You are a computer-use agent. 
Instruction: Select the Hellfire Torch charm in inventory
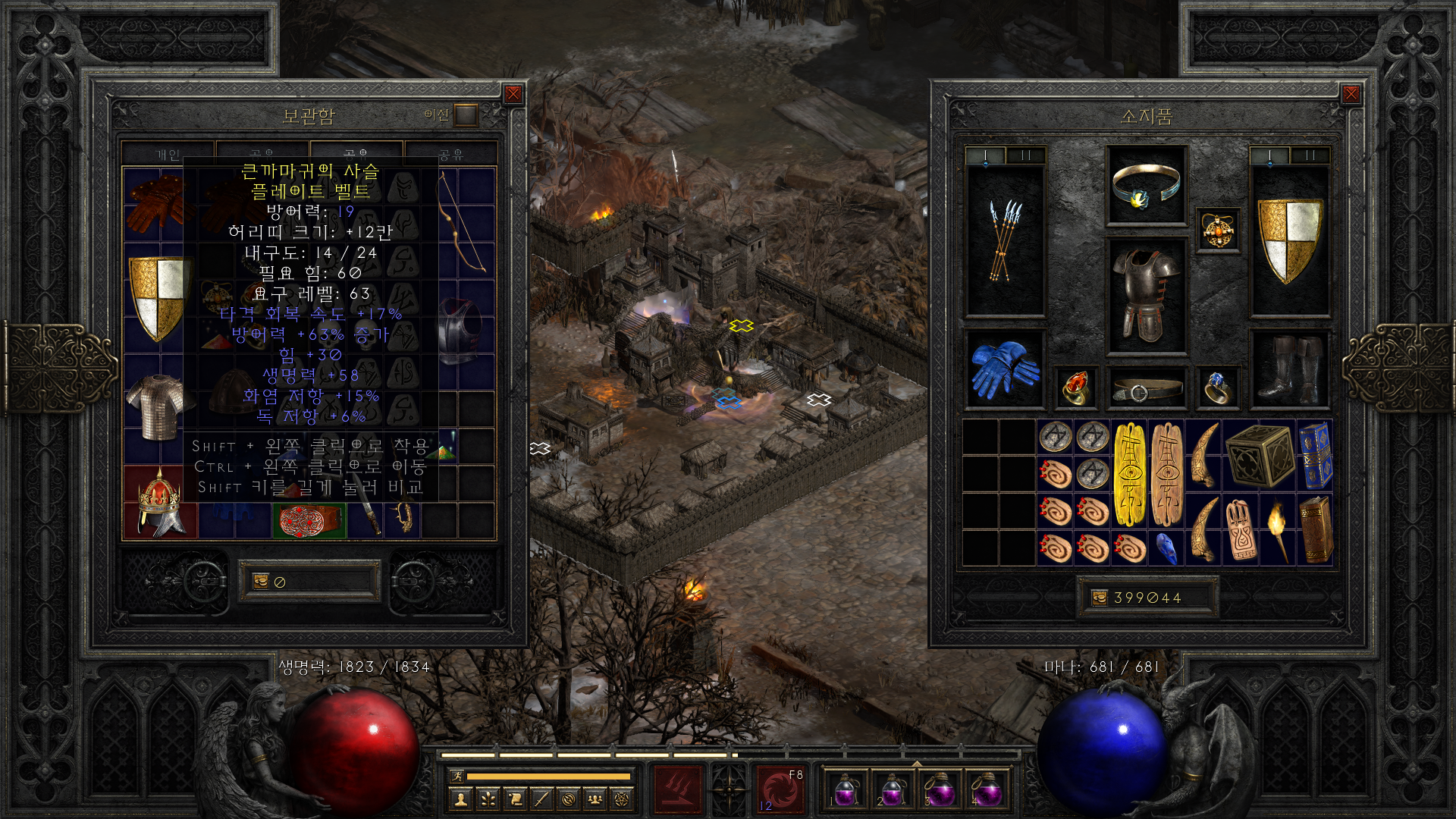click(1278, 529)
